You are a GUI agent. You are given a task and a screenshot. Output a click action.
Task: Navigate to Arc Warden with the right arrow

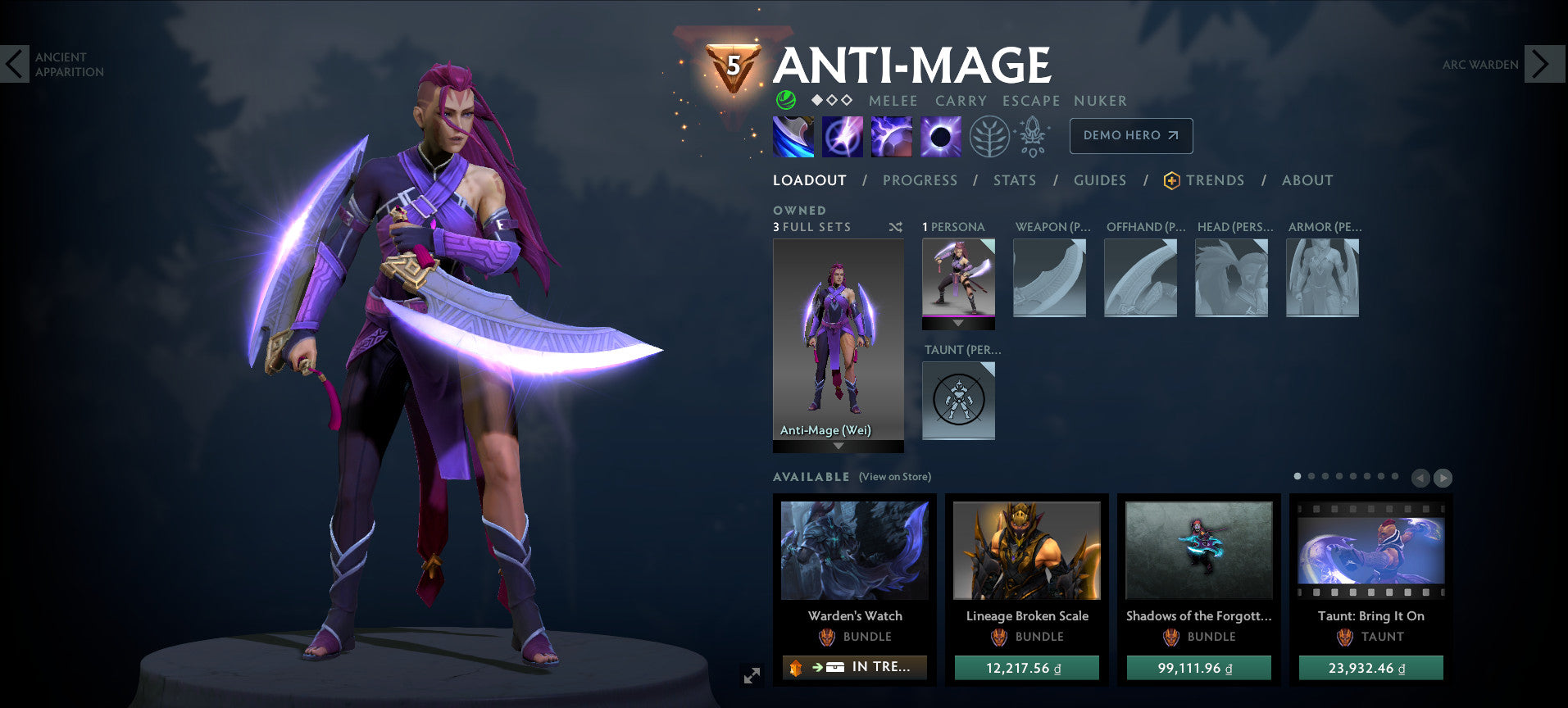tap(1545, 62)
